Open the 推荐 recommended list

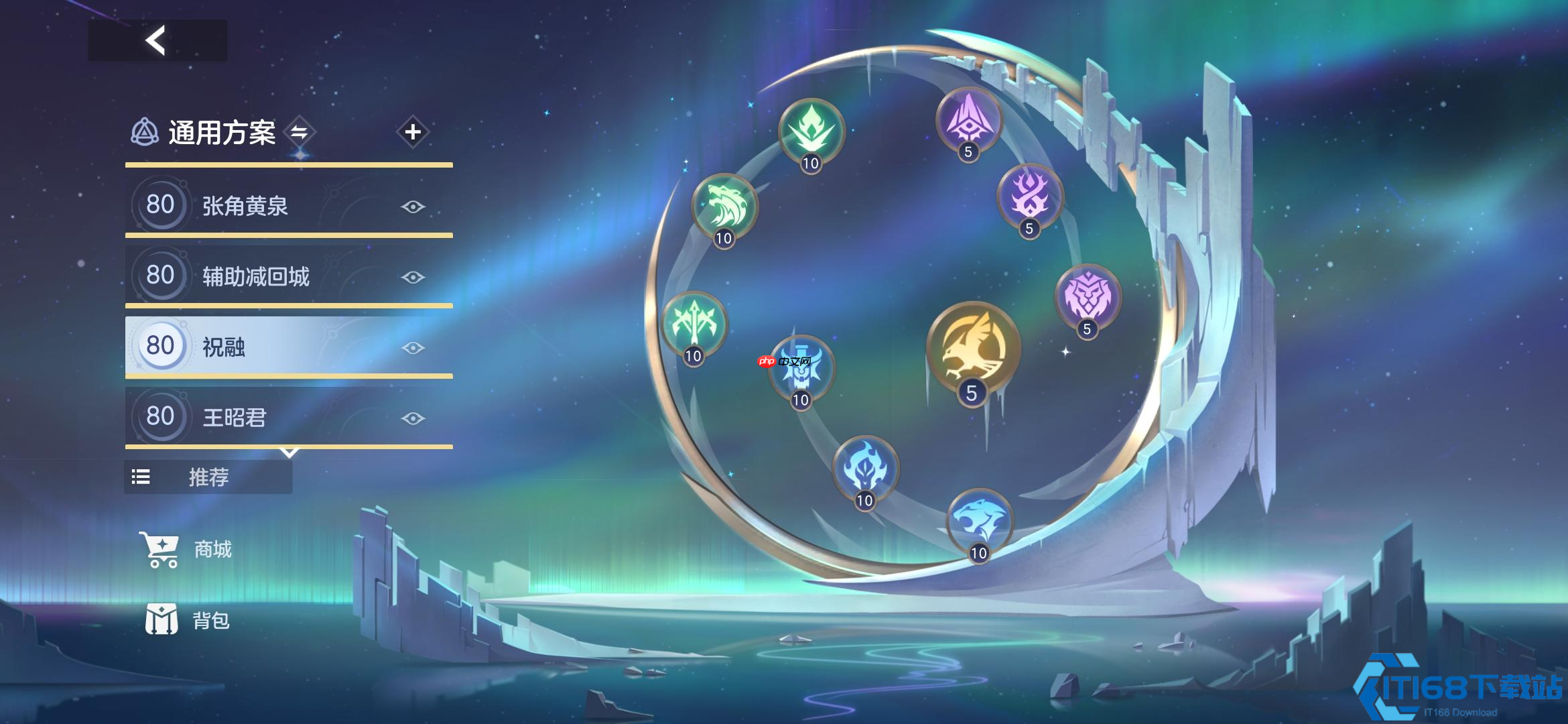point(208,477)
